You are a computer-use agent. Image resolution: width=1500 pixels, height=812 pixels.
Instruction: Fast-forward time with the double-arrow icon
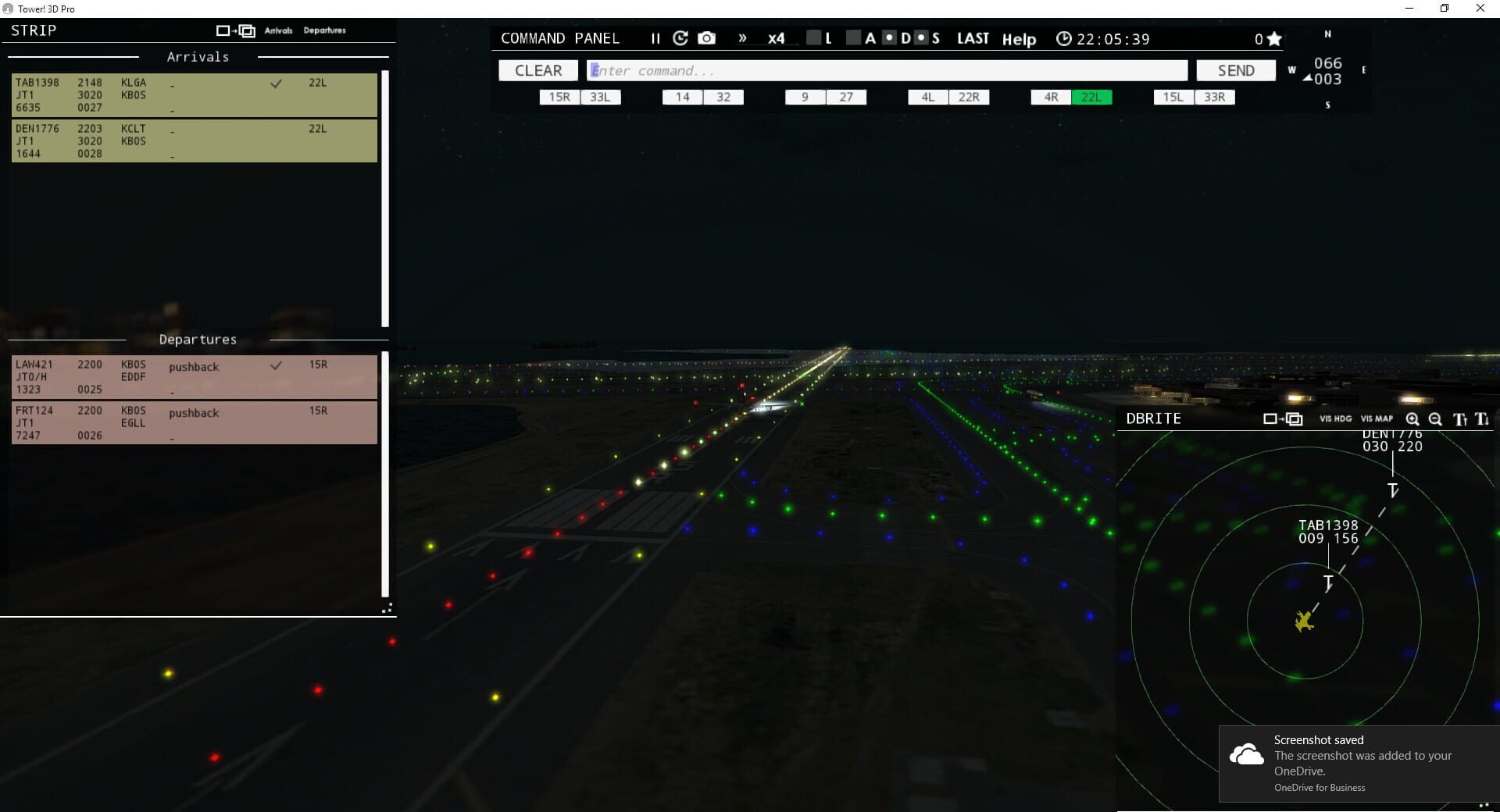(742, 37)
